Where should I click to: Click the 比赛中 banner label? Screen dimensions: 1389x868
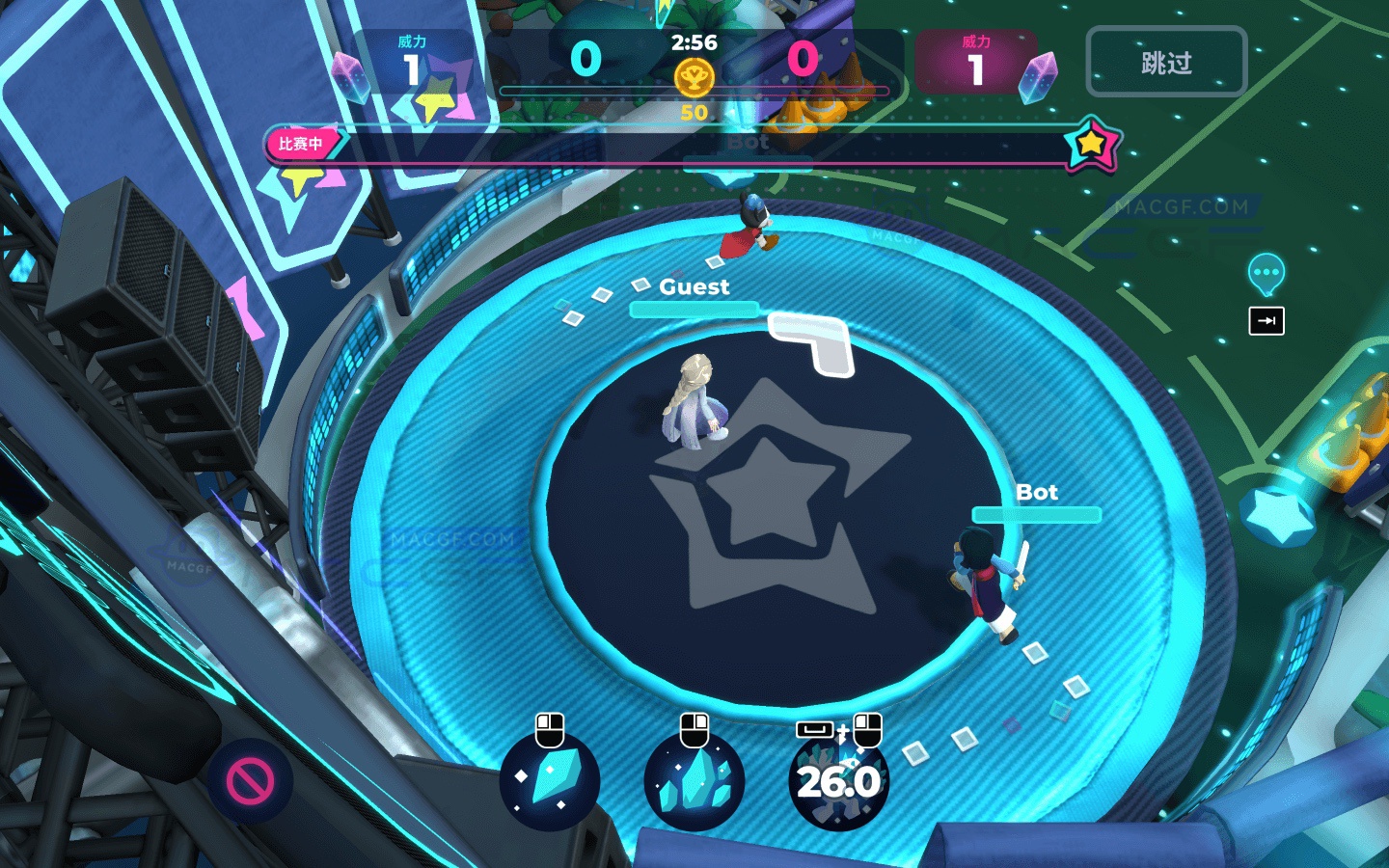click(x=301, y=143)
